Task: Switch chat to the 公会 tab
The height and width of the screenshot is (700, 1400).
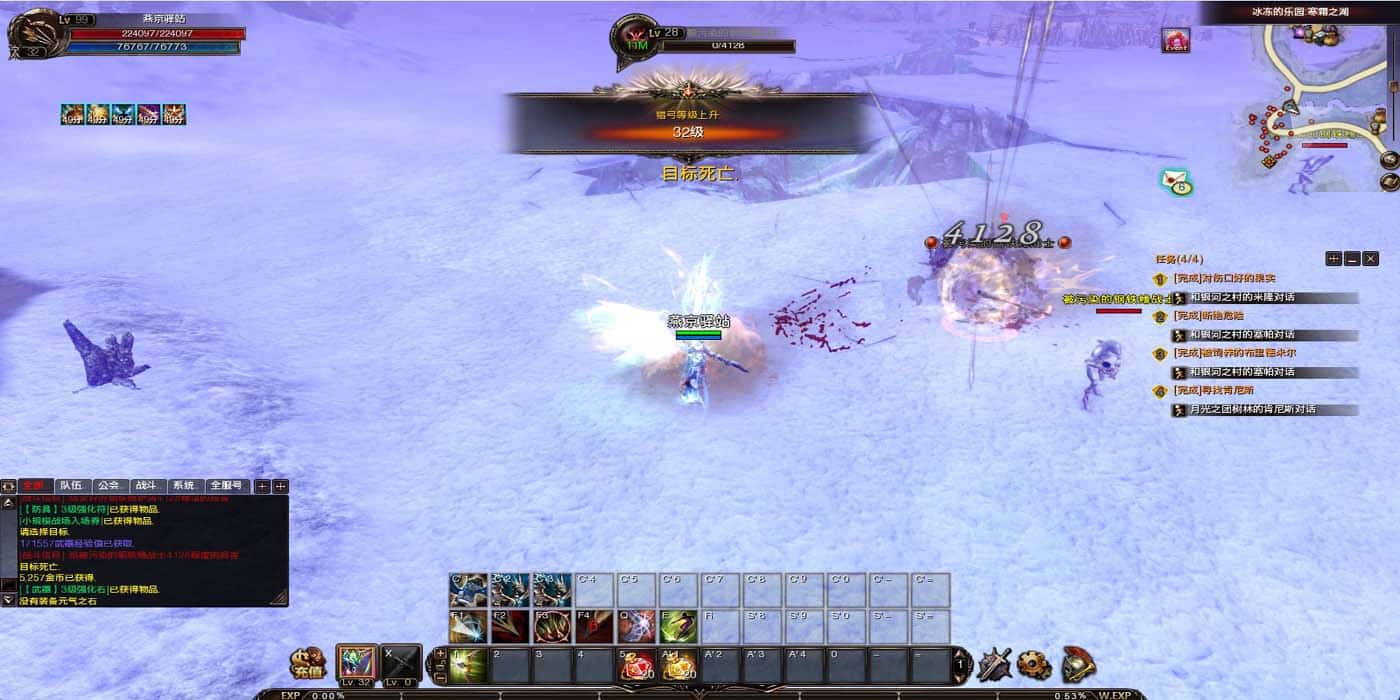Action: click(x=109, y=486)
